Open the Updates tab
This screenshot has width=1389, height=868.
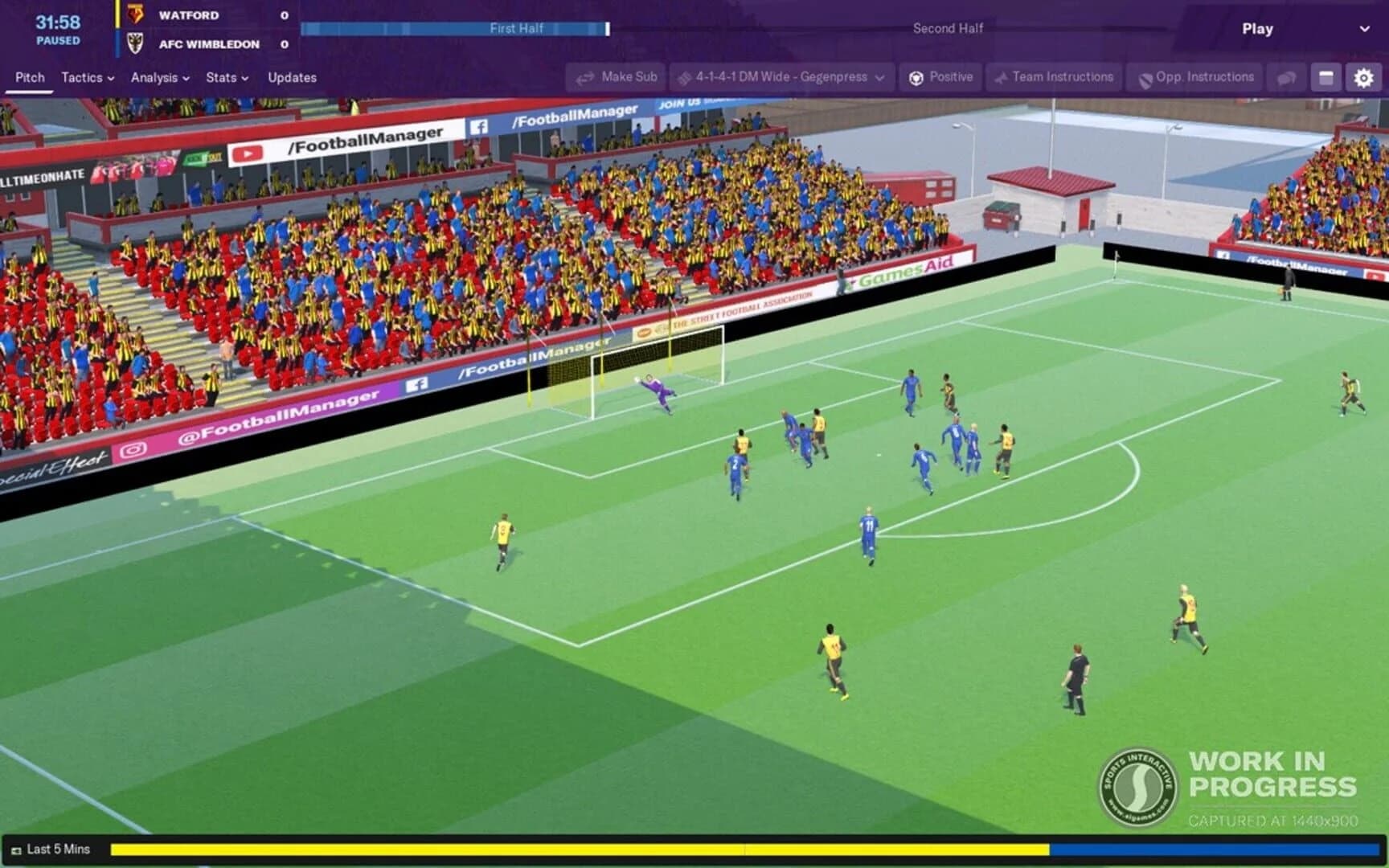pyautogui.click(x=292, y=77)
